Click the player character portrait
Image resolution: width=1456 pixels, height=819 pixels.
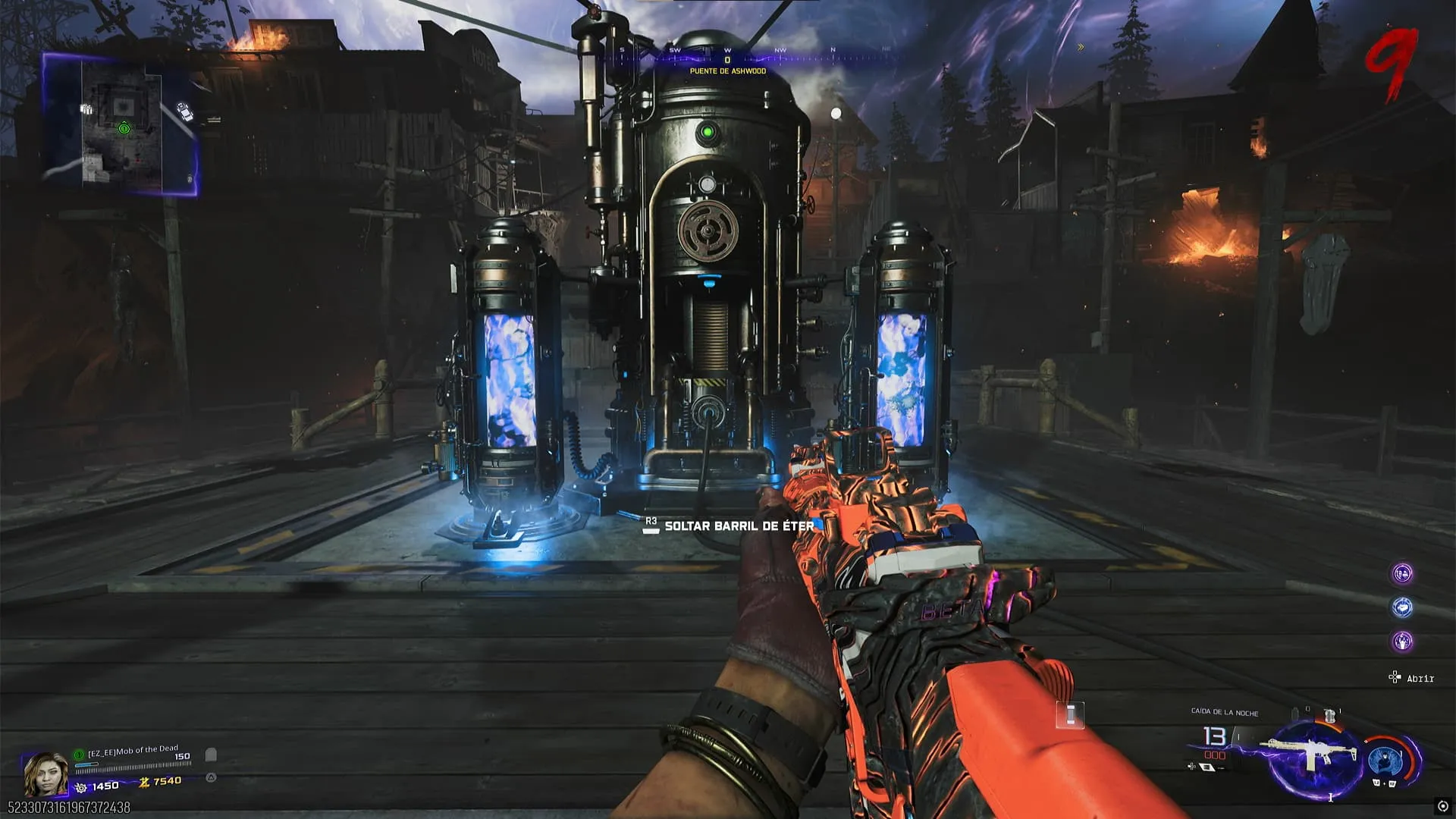45,773
